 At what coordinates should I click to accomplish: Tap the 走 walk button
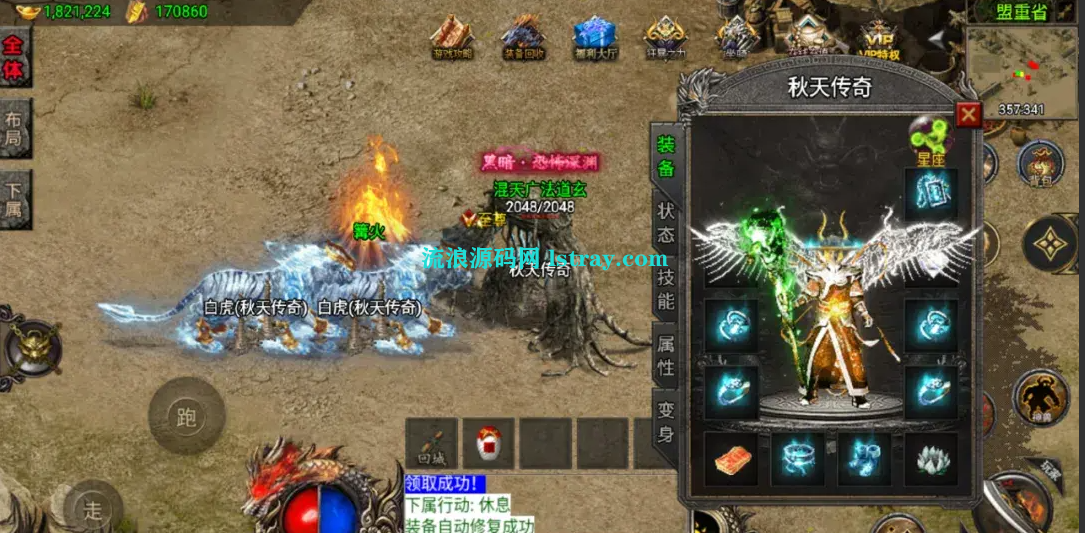(92, 510)
